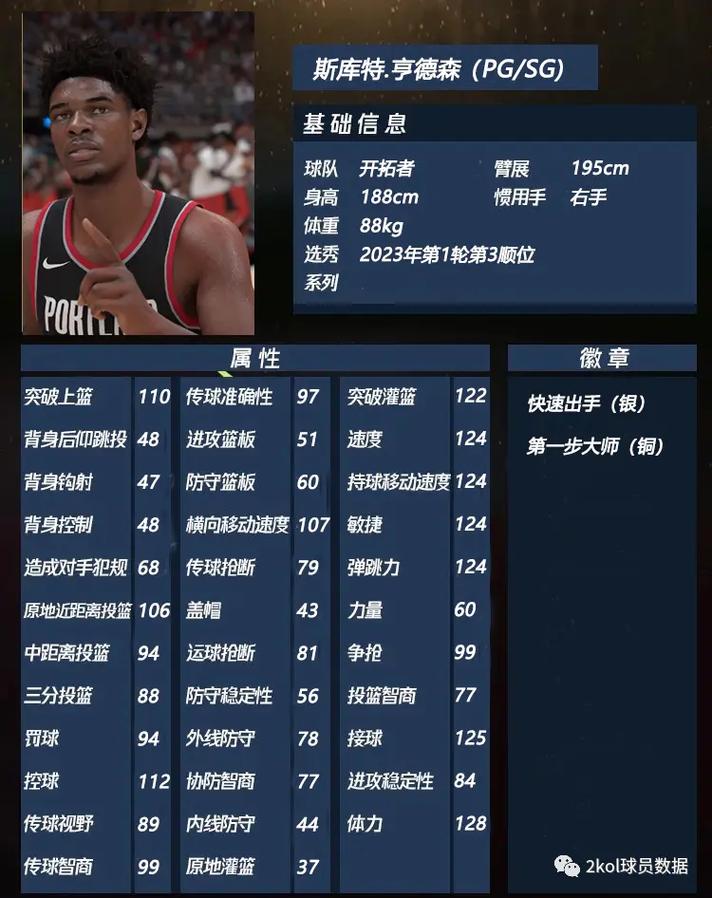Select the 第一步大师（铜） badge entry
Screen dimensions: 712x898
click(595, 447)
